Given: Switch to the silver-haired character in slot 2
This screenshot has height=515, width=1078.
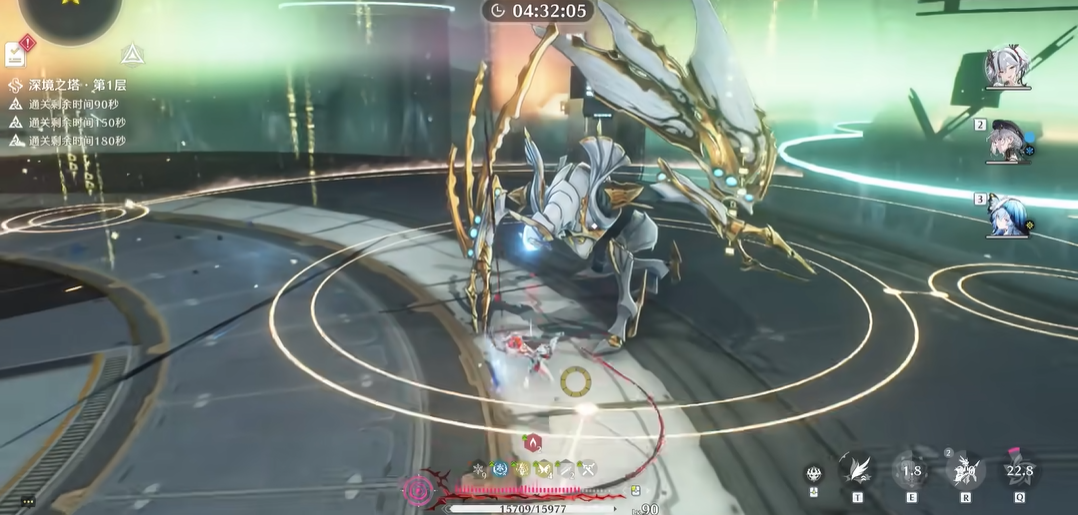Looking at the screenshot, I should click(x=1004, y=144).
